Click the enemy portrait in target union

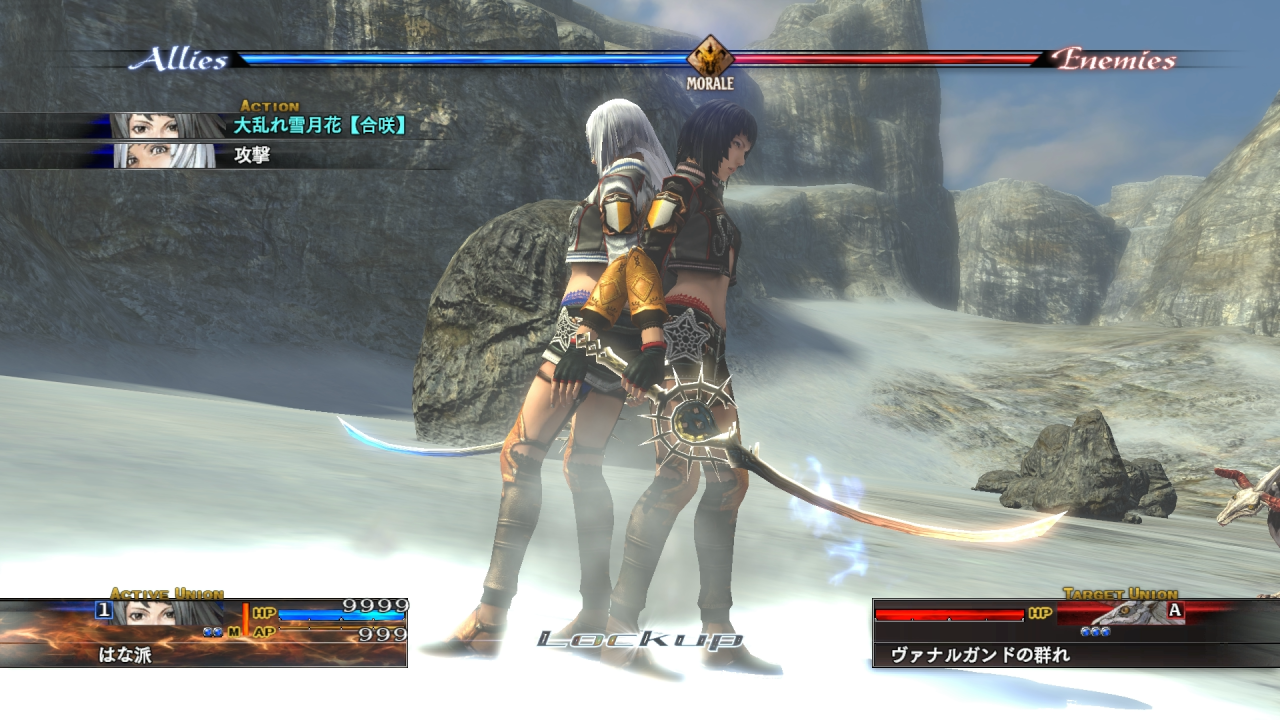point(1130,612)
